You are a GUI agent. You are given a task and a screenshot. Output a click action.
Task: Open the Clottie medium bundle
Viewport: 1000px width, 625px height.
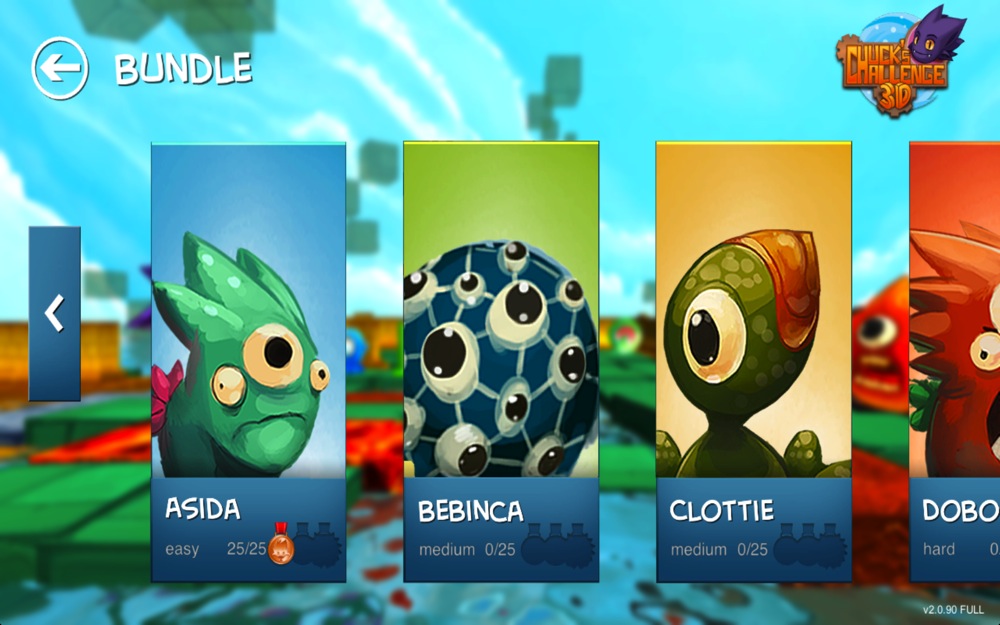coord(753,360)
